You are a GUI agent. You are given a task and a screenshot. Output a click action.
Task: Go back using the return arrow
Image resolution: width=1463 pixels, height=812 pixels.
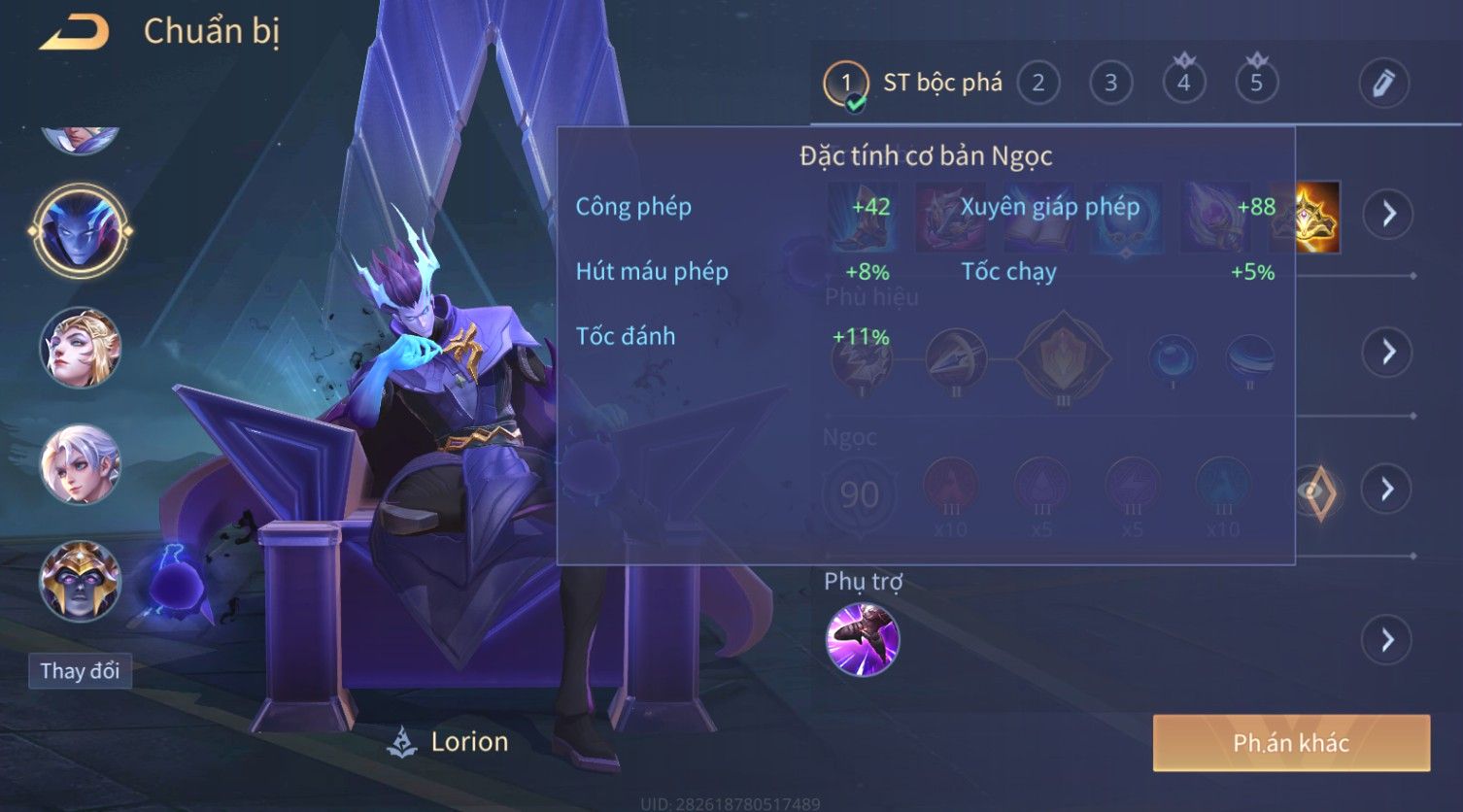(74, 33)
